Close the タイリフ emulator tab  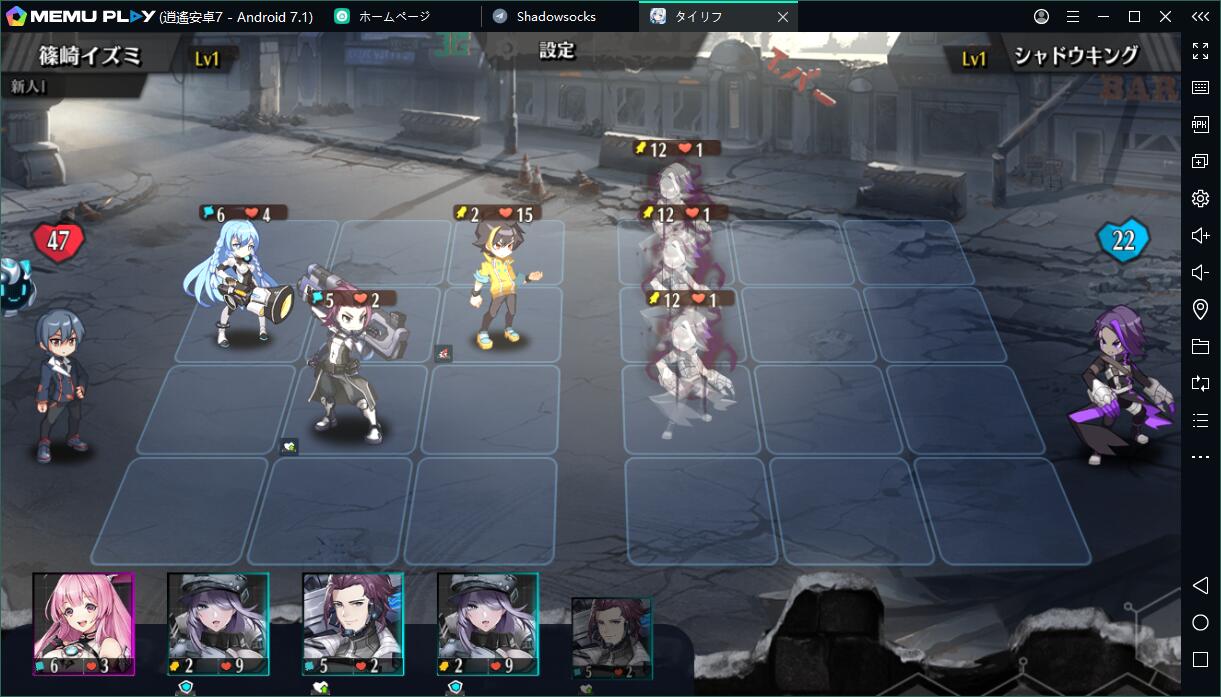pos(782,16)
